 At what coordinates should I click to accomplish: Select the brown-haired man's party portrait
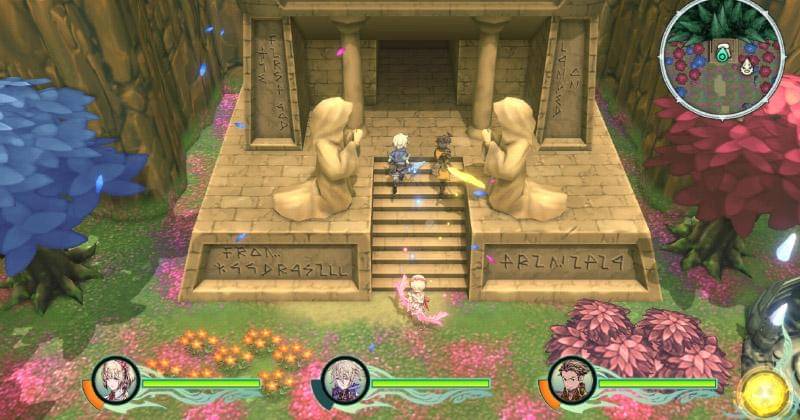(x=572, y=380)
